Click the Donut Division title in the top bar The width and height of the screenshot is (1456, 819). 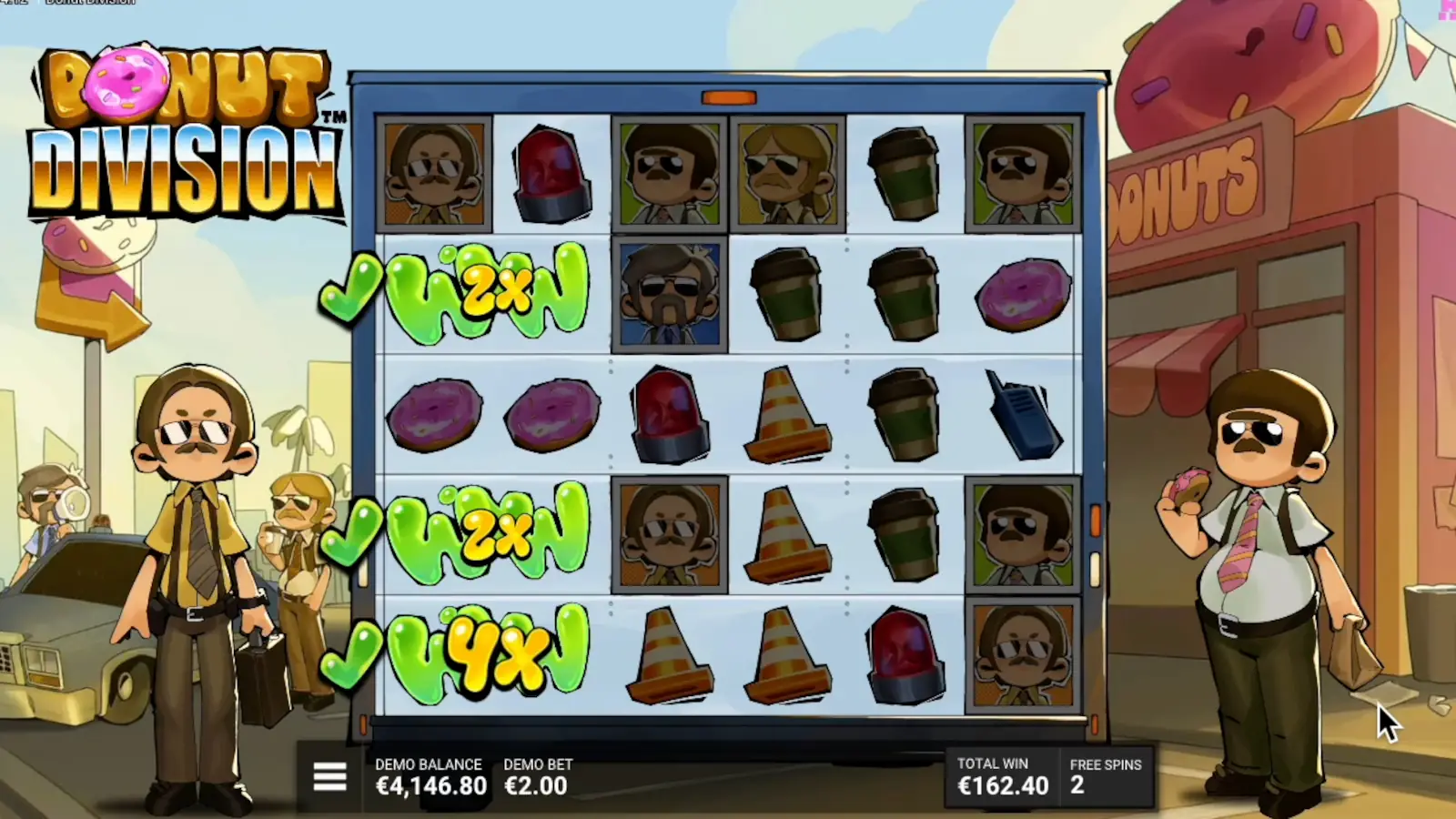pos(91,4)
